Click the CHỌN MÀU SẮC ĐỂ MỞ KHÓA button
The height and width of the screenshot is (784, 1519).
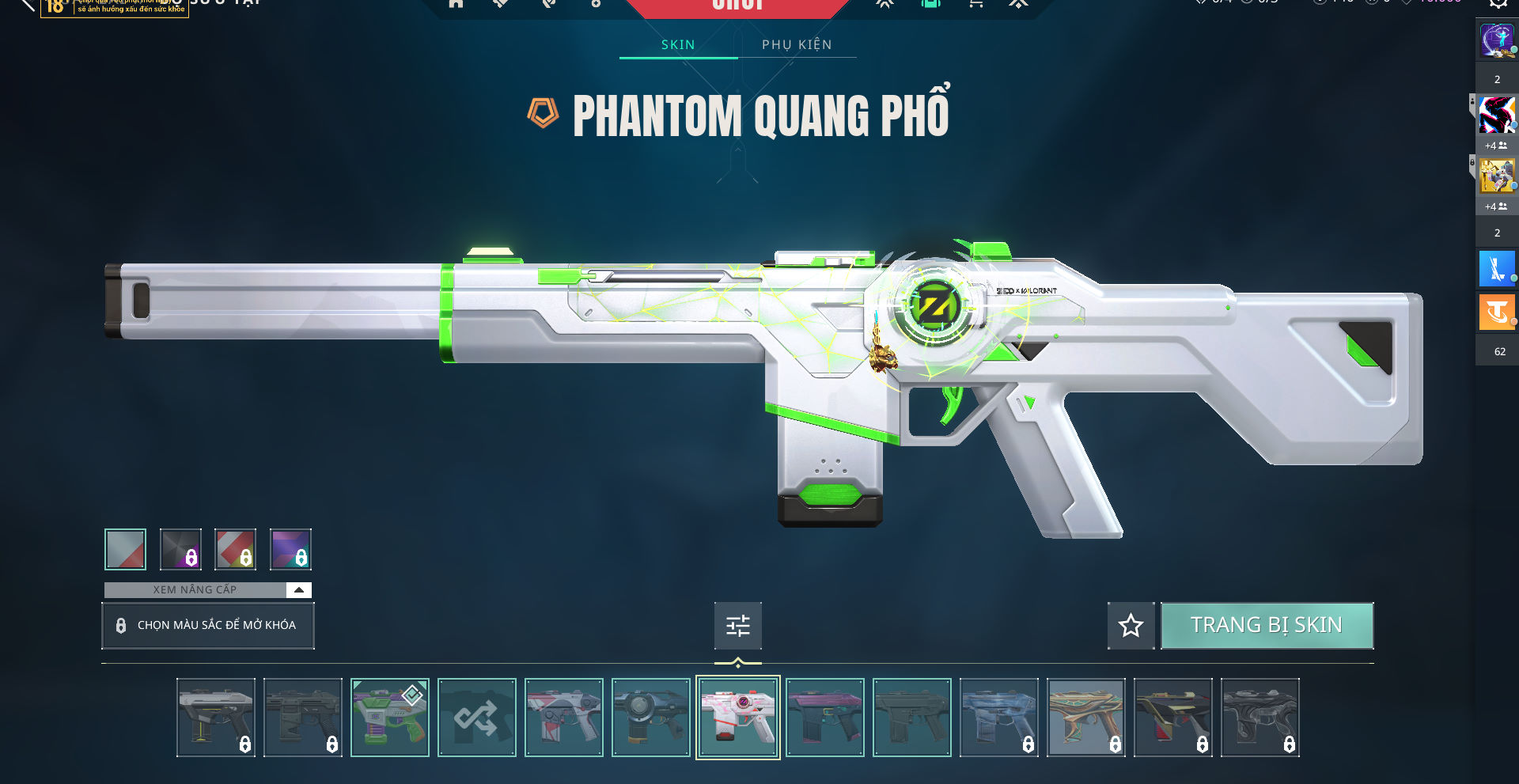tap(208, 625)
